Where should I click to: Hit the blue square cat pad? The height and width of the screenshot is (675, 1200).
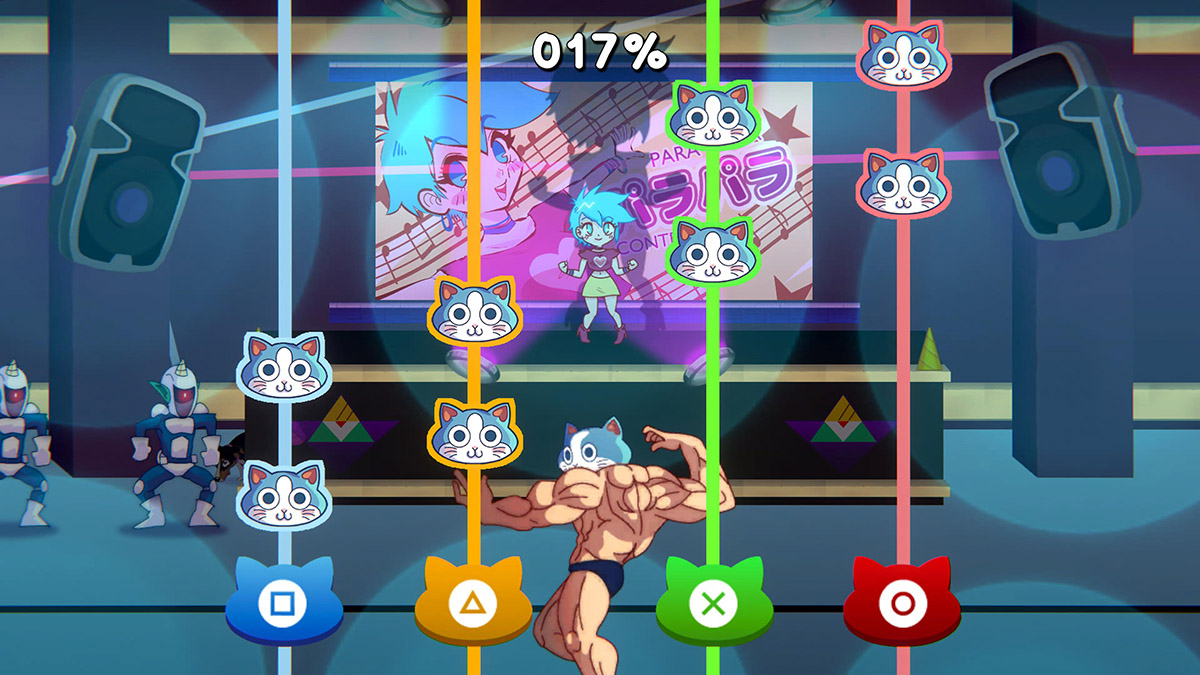[x=284, y=603]
